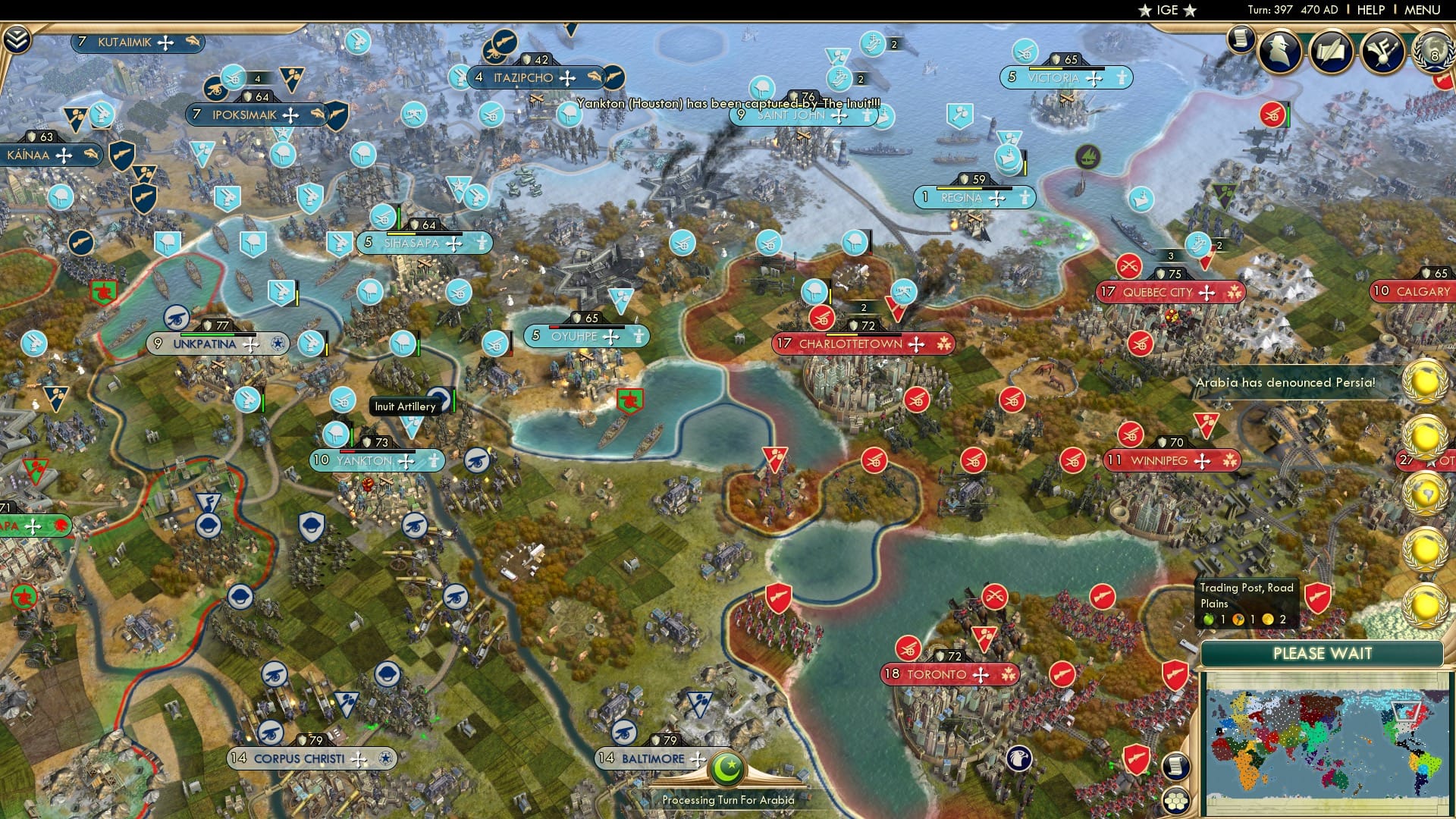
Task: Open the HELP menu
Action: 1370,9
